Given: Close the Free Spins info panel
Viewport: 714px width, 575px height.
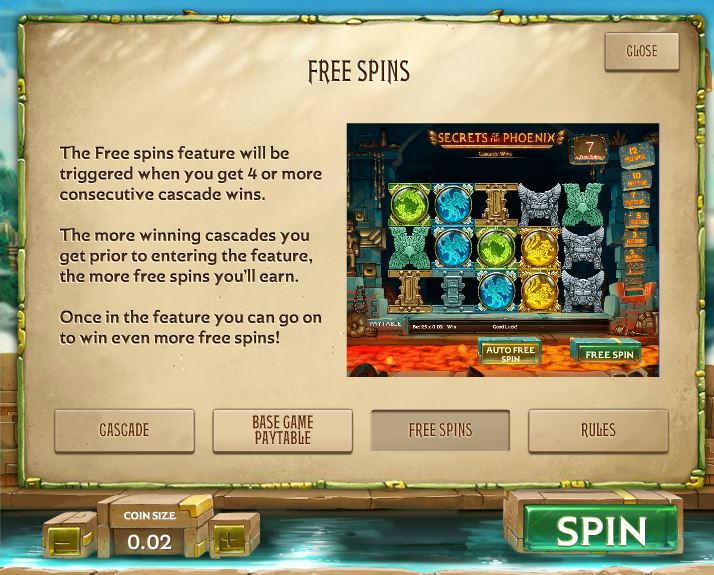Looking at the screenshot, I should [x=641, y=51].
